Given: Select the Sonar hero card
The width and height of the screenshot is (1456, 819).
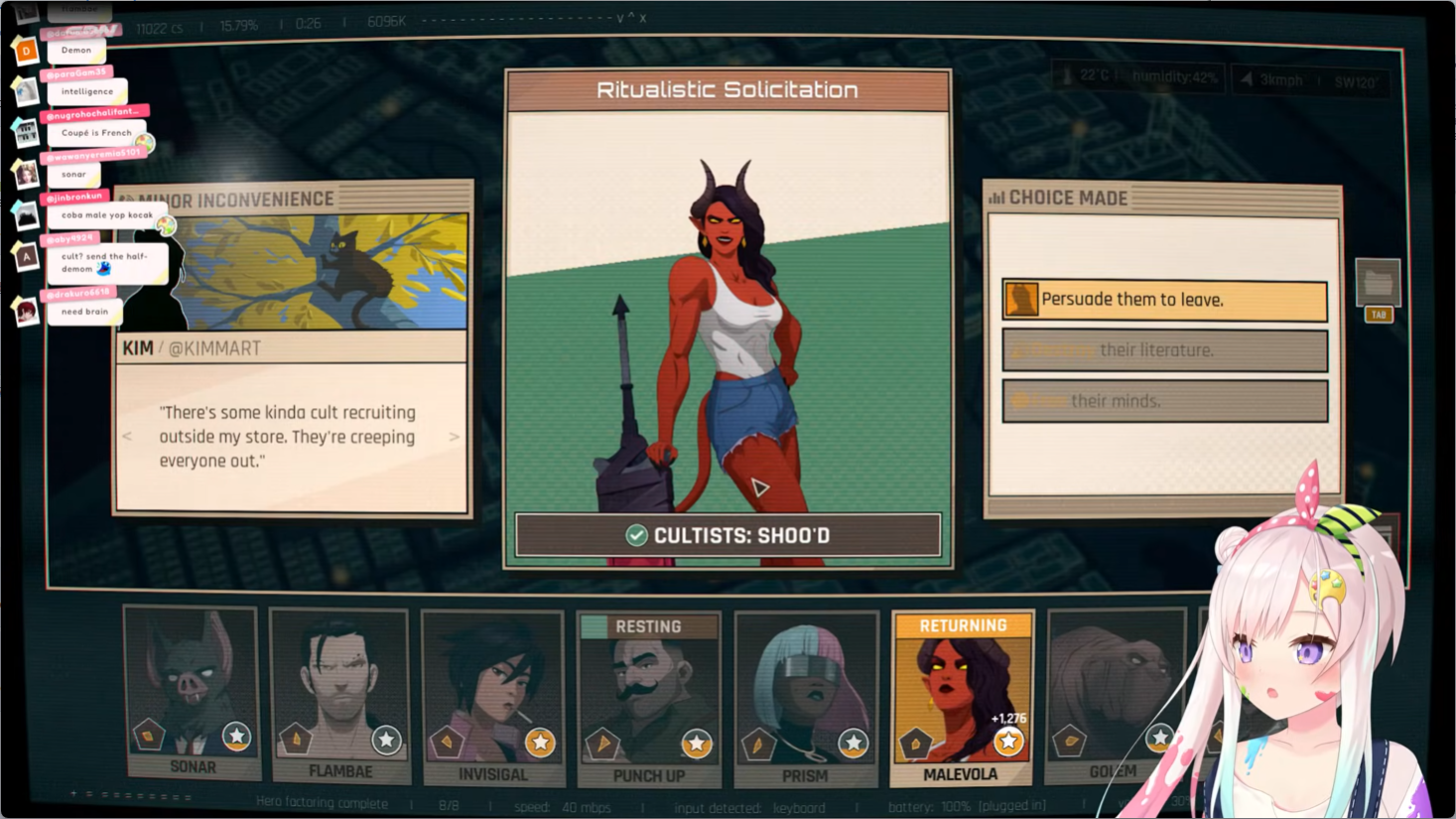Looking at the screenshot, I should 192,693.
